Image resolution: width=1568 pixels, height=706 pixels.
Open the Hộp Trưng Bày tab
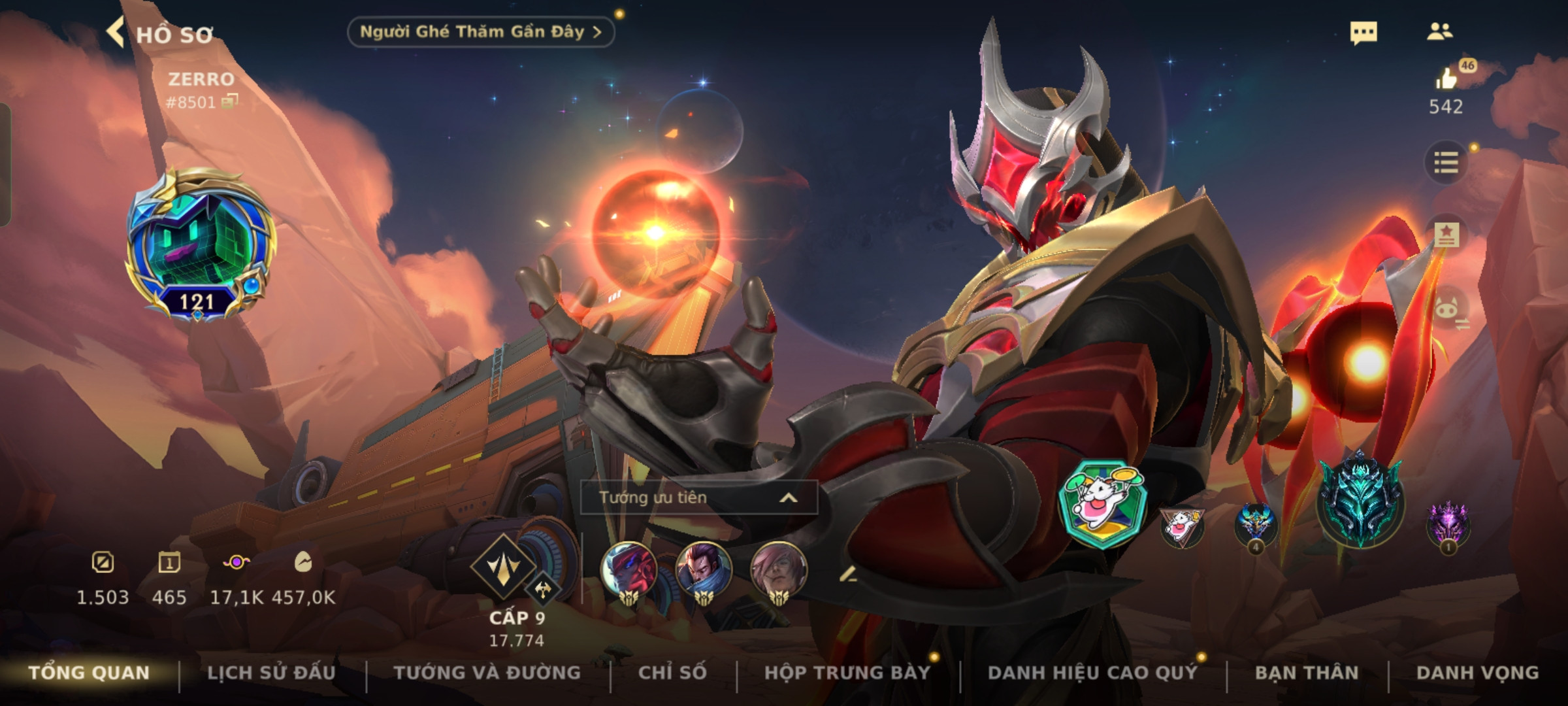click(847, 673)
